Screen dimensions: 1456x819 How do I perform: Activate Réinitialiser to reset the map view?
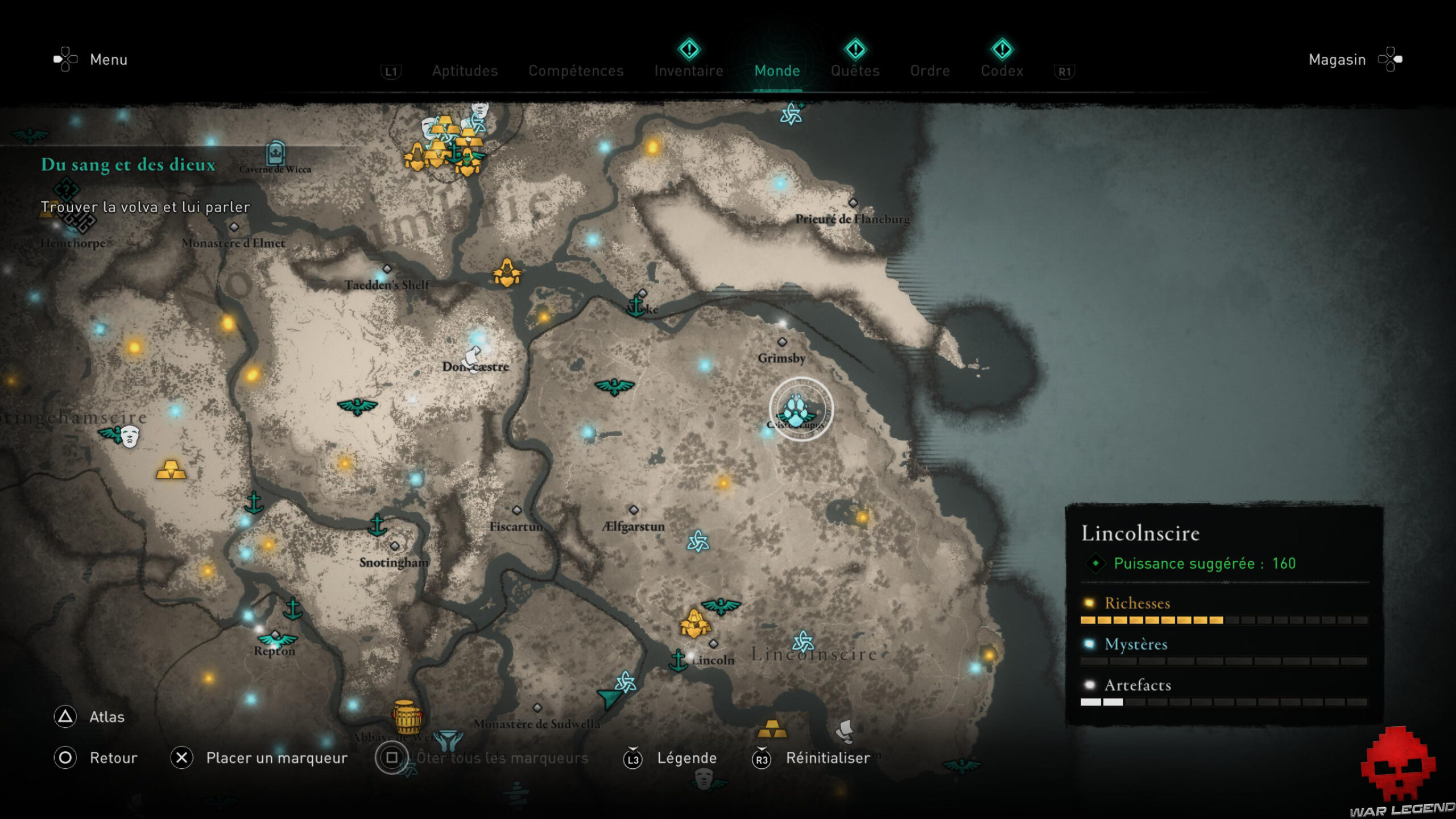pos(826,758)
